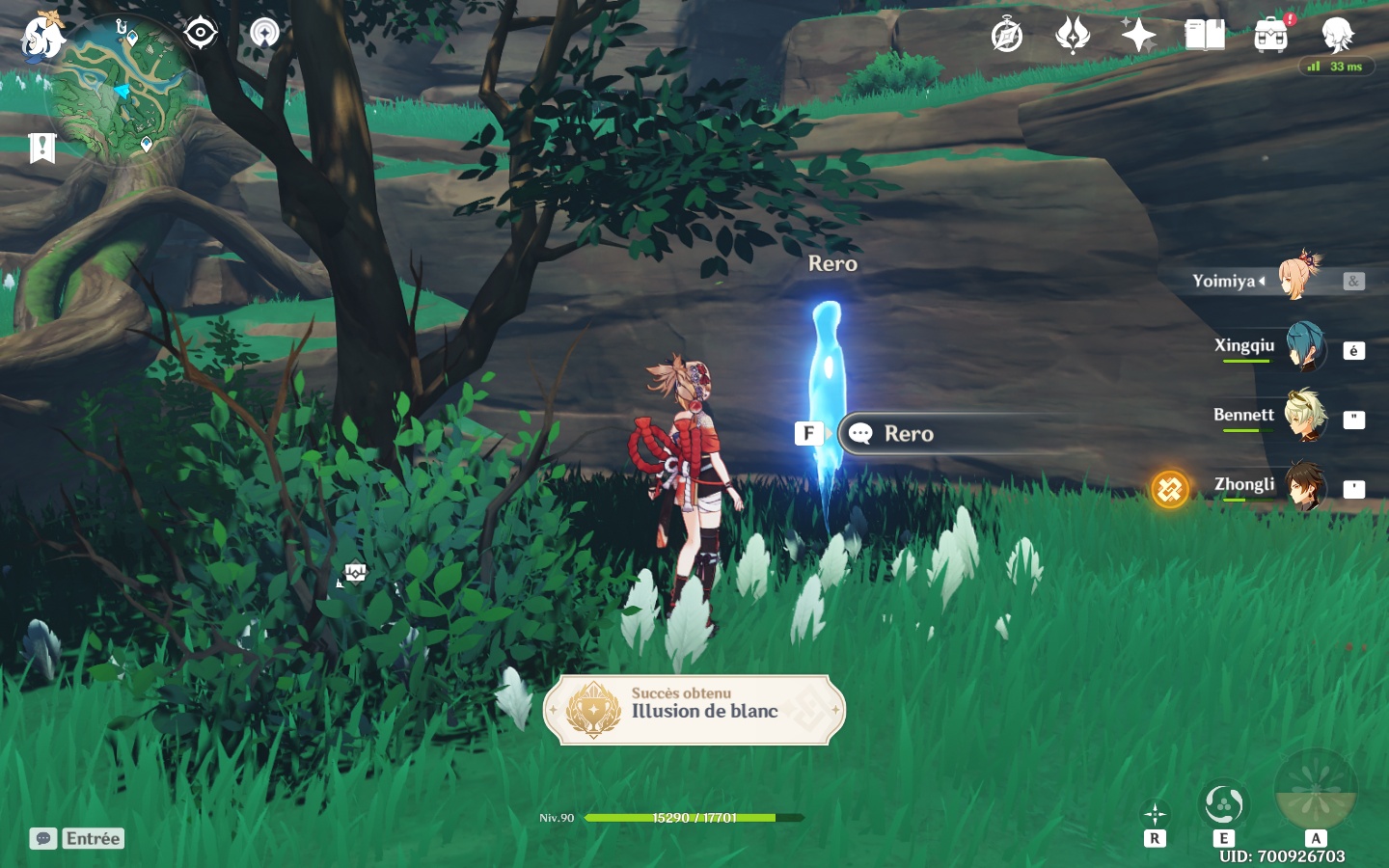Click the Illusion de blanc achievement banner

(x=694, y=710)
